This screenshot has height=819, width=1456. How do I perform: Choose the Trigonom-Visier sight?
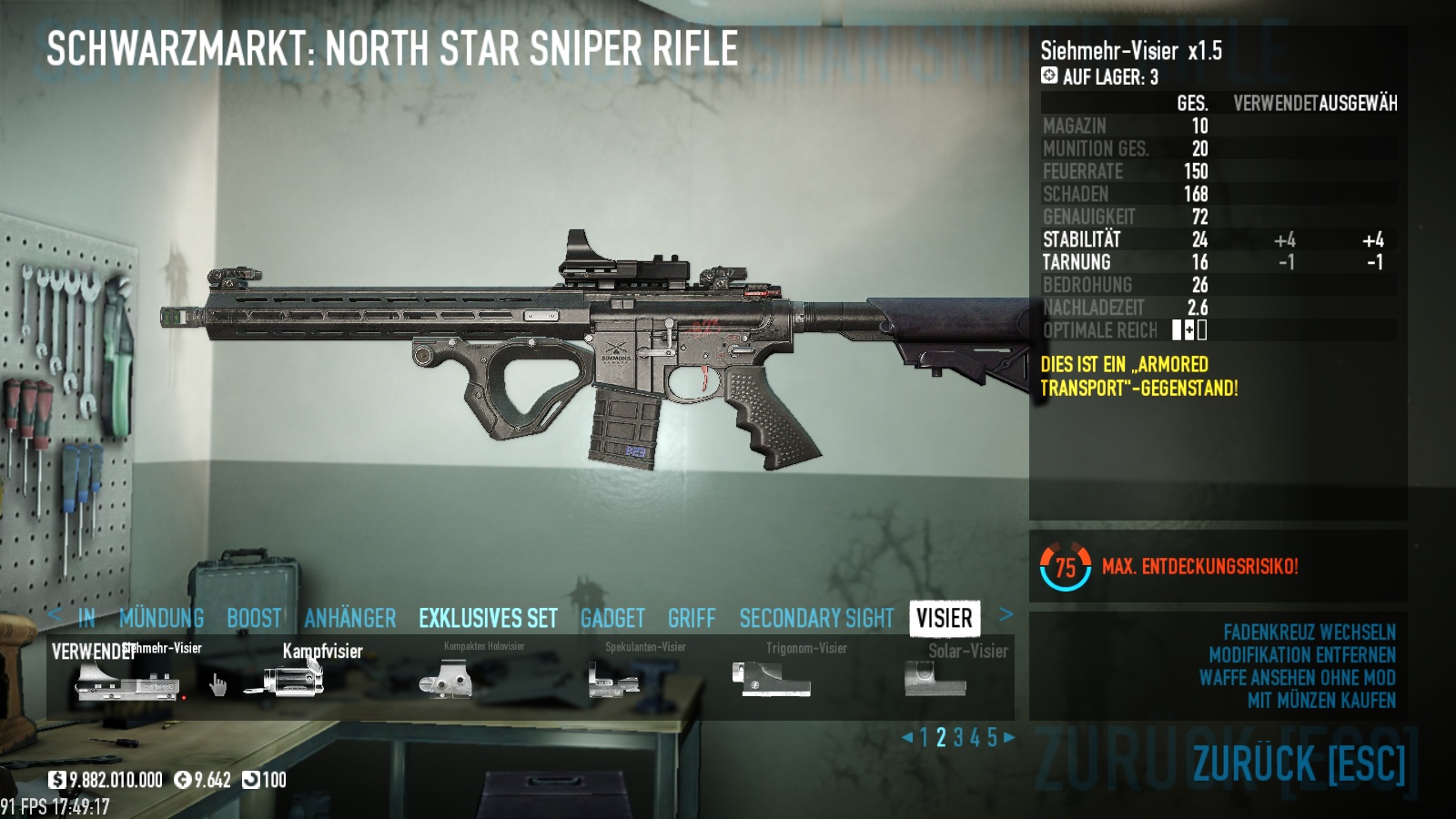pos(772,679)
